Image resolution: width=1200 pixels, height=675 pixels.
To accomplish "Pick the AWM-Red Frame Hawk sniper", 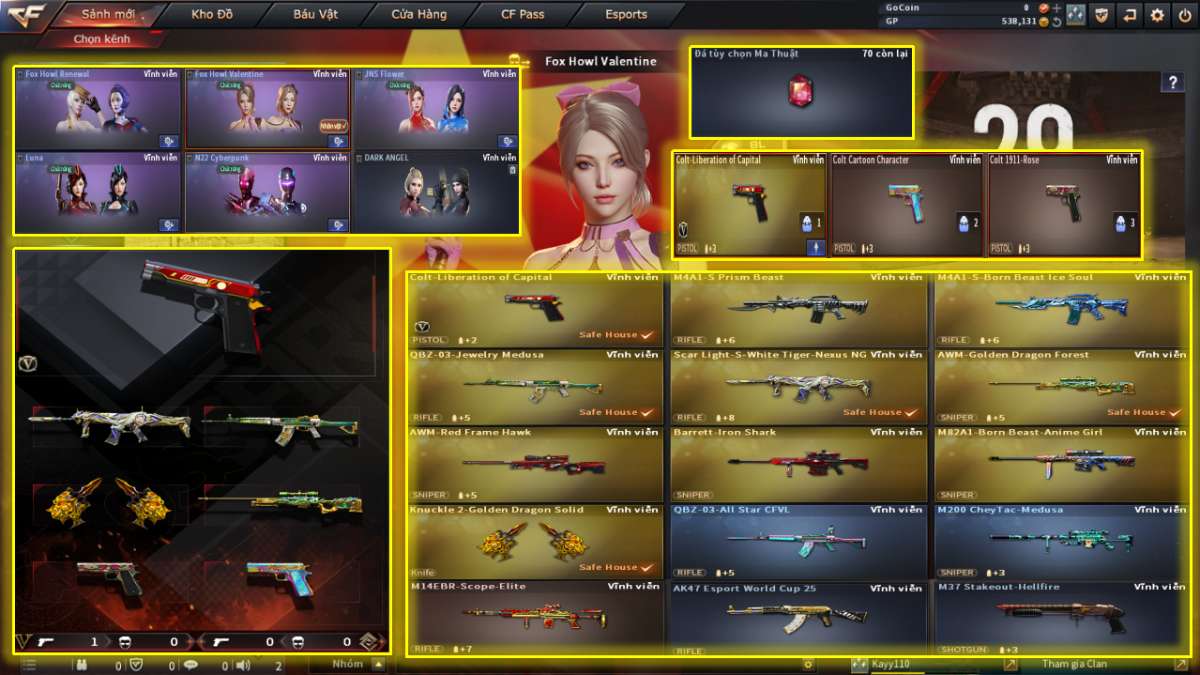I will tap(536, 464).
